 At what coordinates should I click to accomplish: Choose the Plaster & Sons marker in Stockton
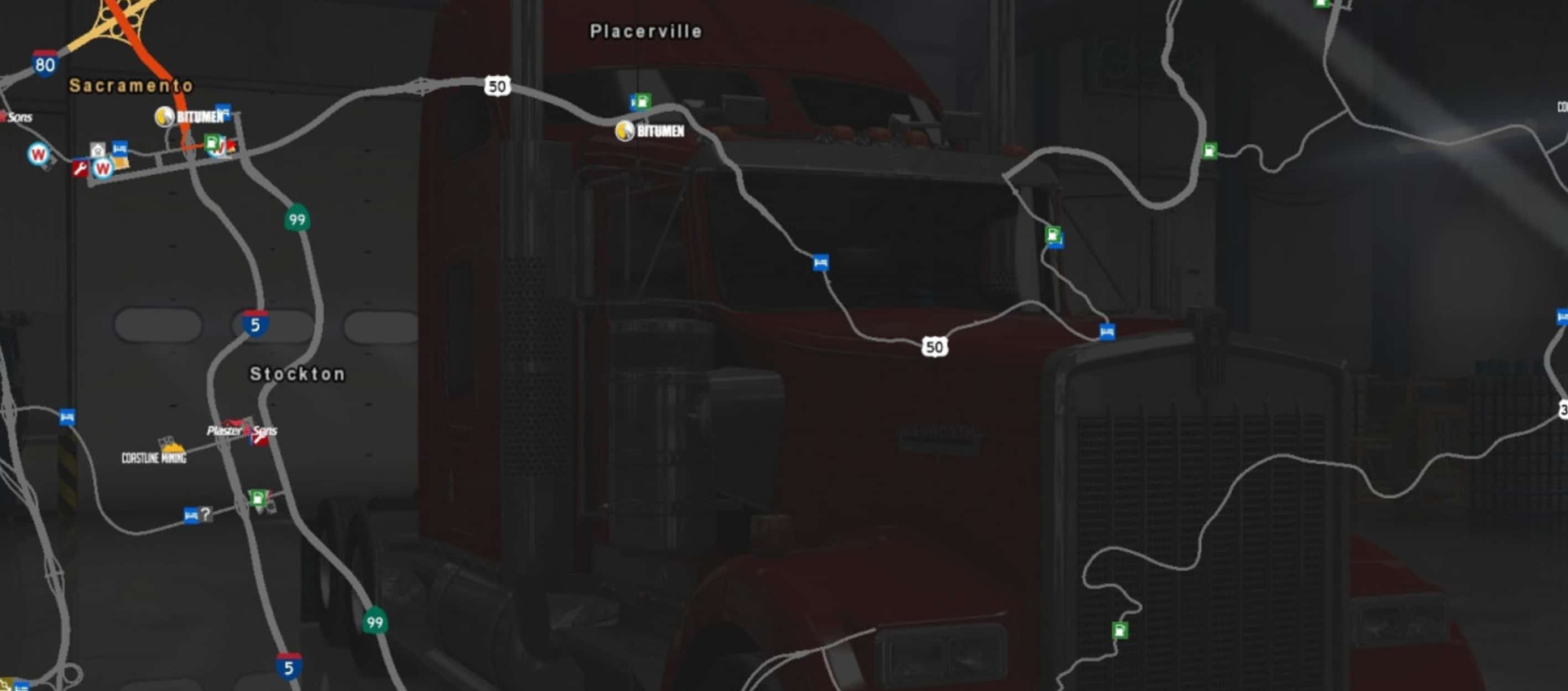point(241,431)
